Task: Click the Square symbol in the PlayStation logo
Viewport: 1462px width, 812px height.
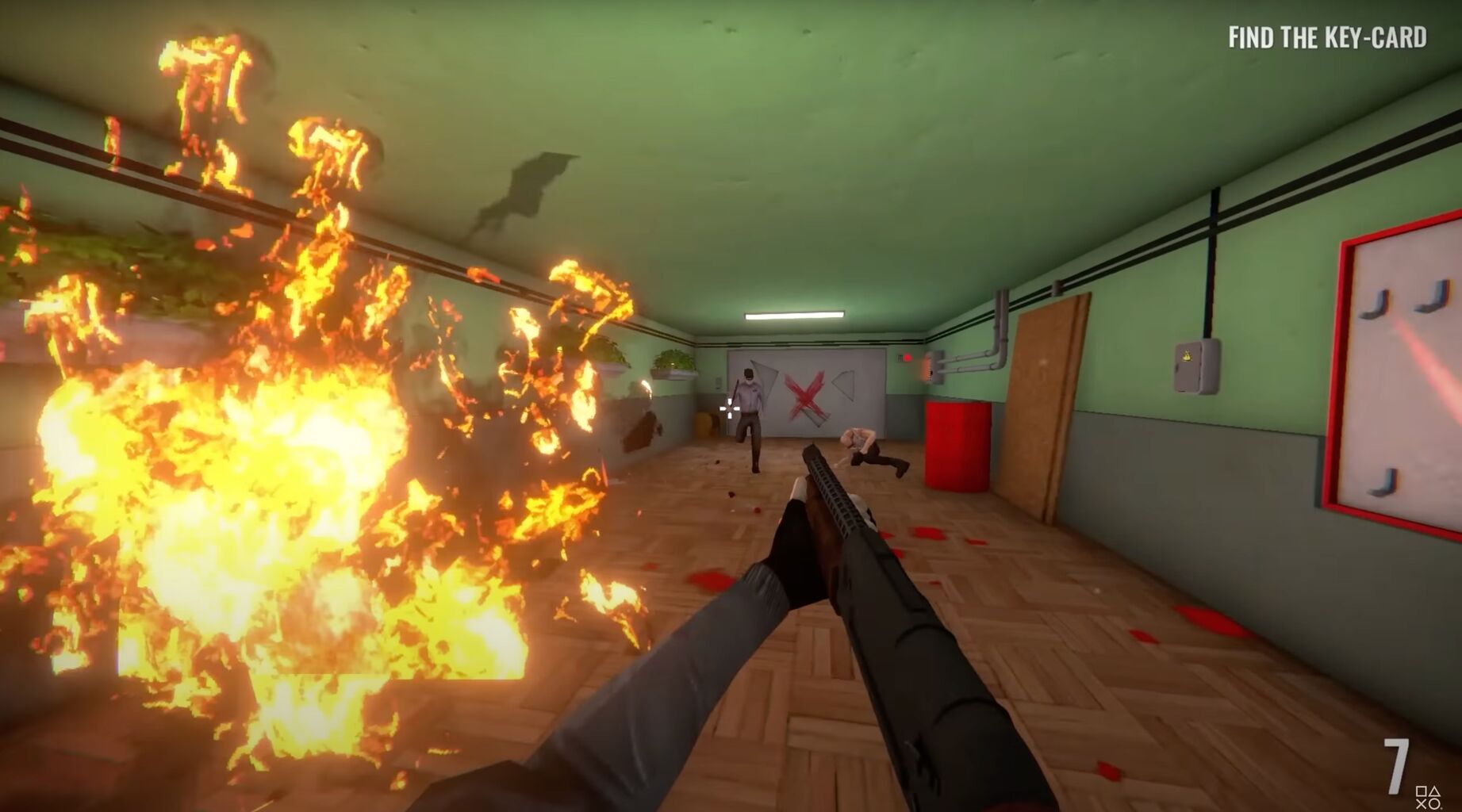Action: [1420, 791]
